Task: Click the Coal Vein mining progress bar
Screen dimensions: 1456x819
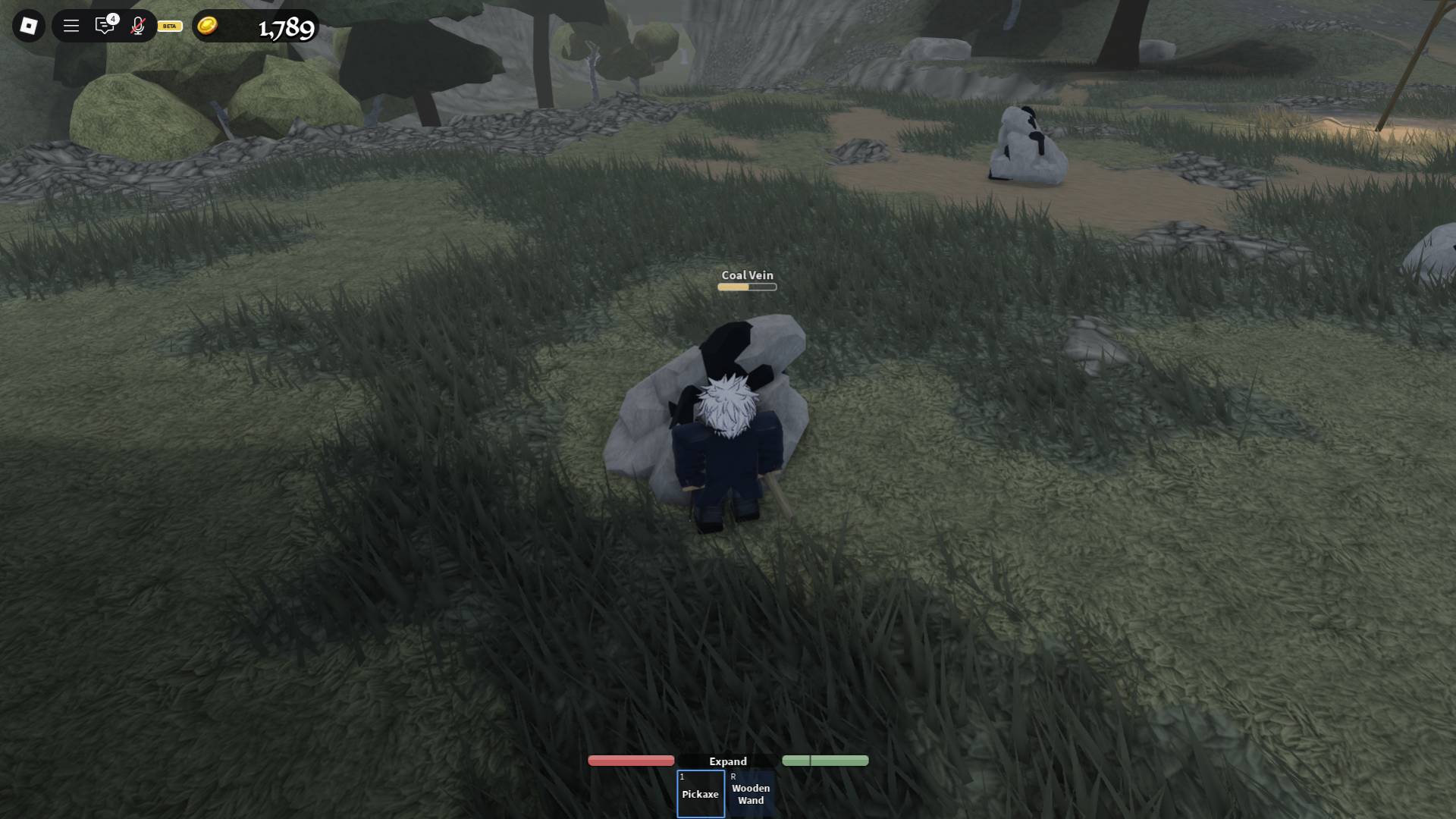Action: pyautogui.click(x=746, y=287)
